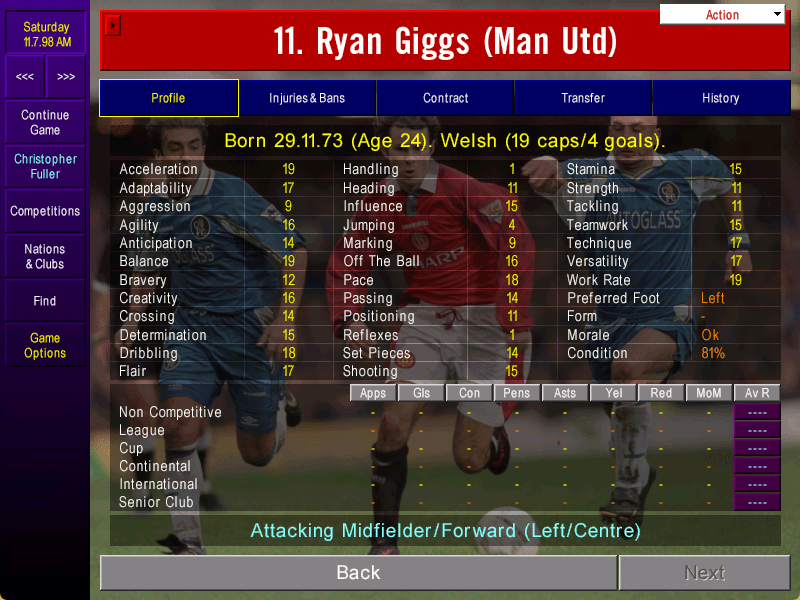Switch to the Injuries & Bans tab
800x600 pixels.
pos(307,98)
